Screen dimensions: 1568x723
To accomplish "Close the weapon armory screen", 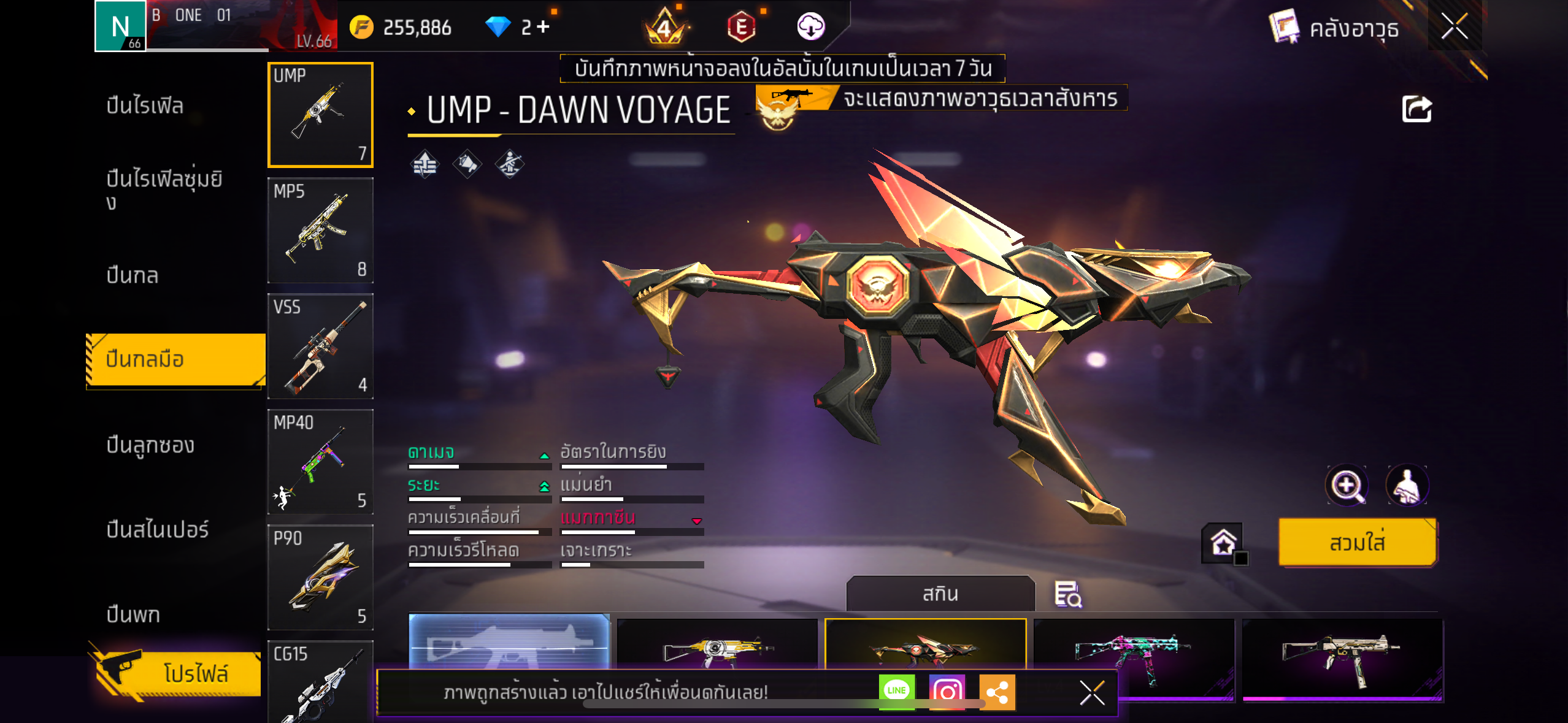I will point(1454,26).
